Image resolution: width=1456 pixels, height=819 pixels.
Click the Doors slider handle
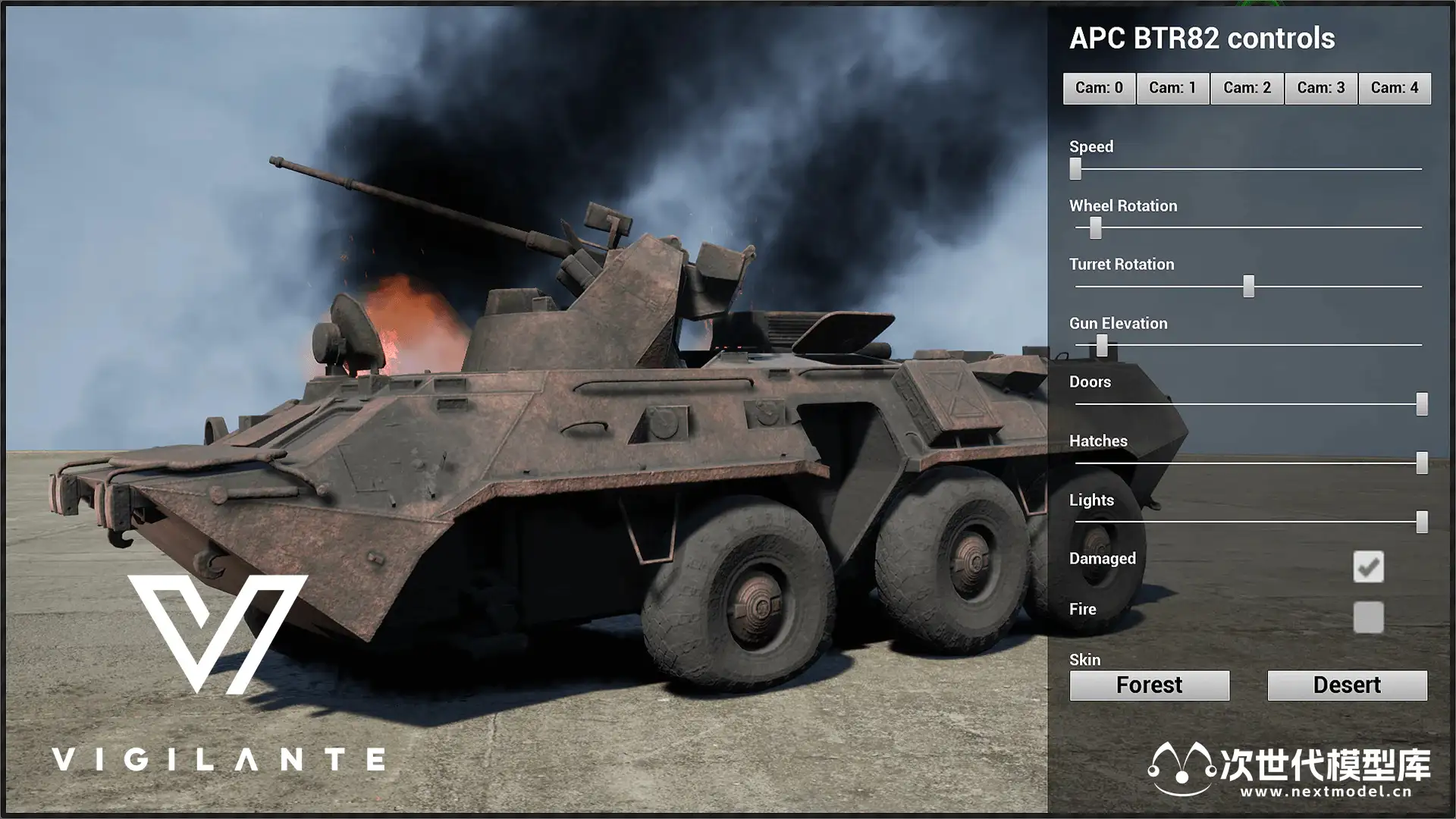[1422, 404]
